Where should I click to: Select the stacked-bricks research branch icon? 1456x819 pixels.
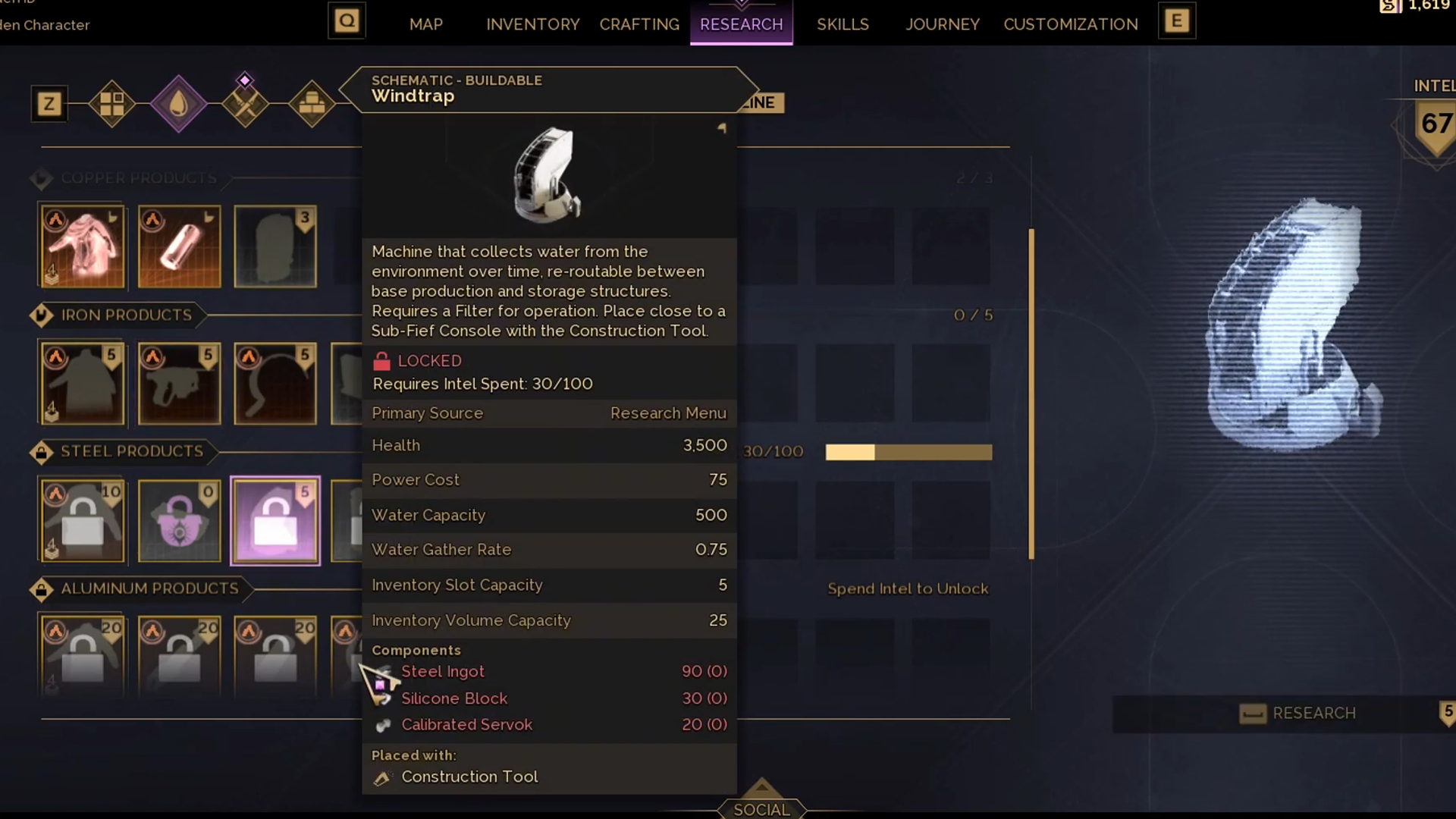click(312, 104)
